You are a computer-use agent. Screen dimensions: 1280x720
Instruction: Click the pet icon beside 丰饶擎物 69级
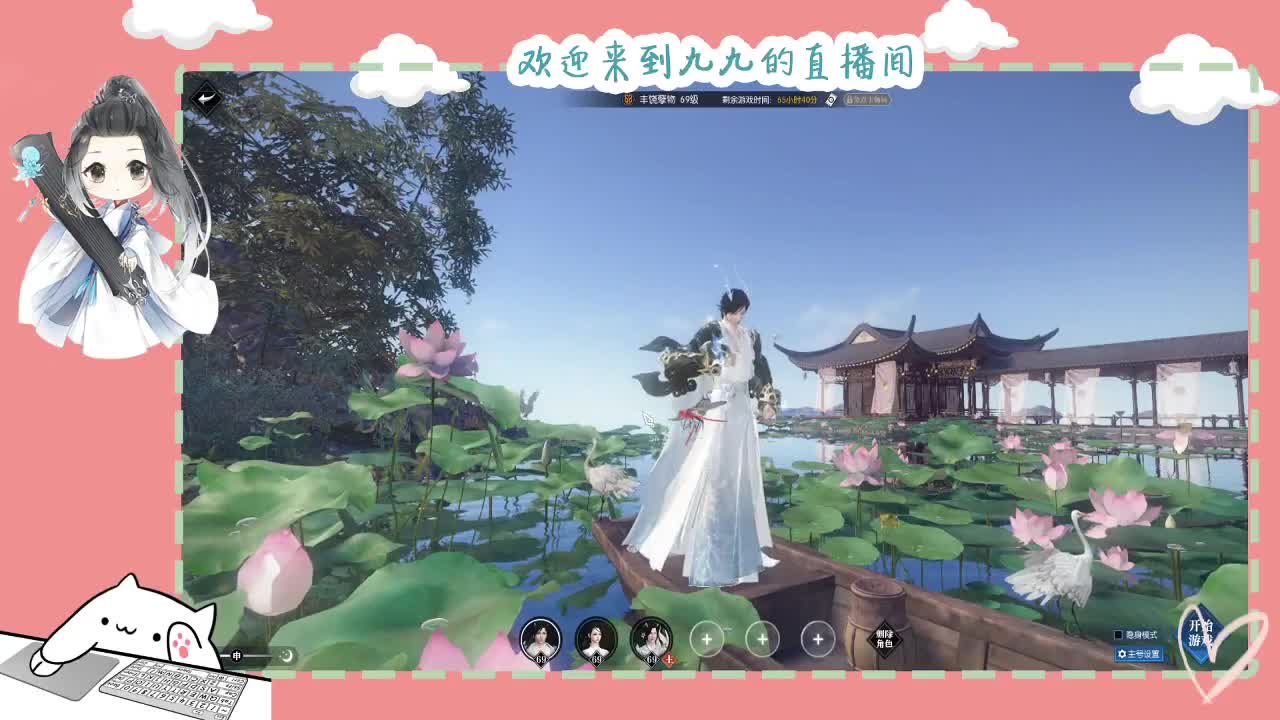pyautogui.click(x=629, y=99)
